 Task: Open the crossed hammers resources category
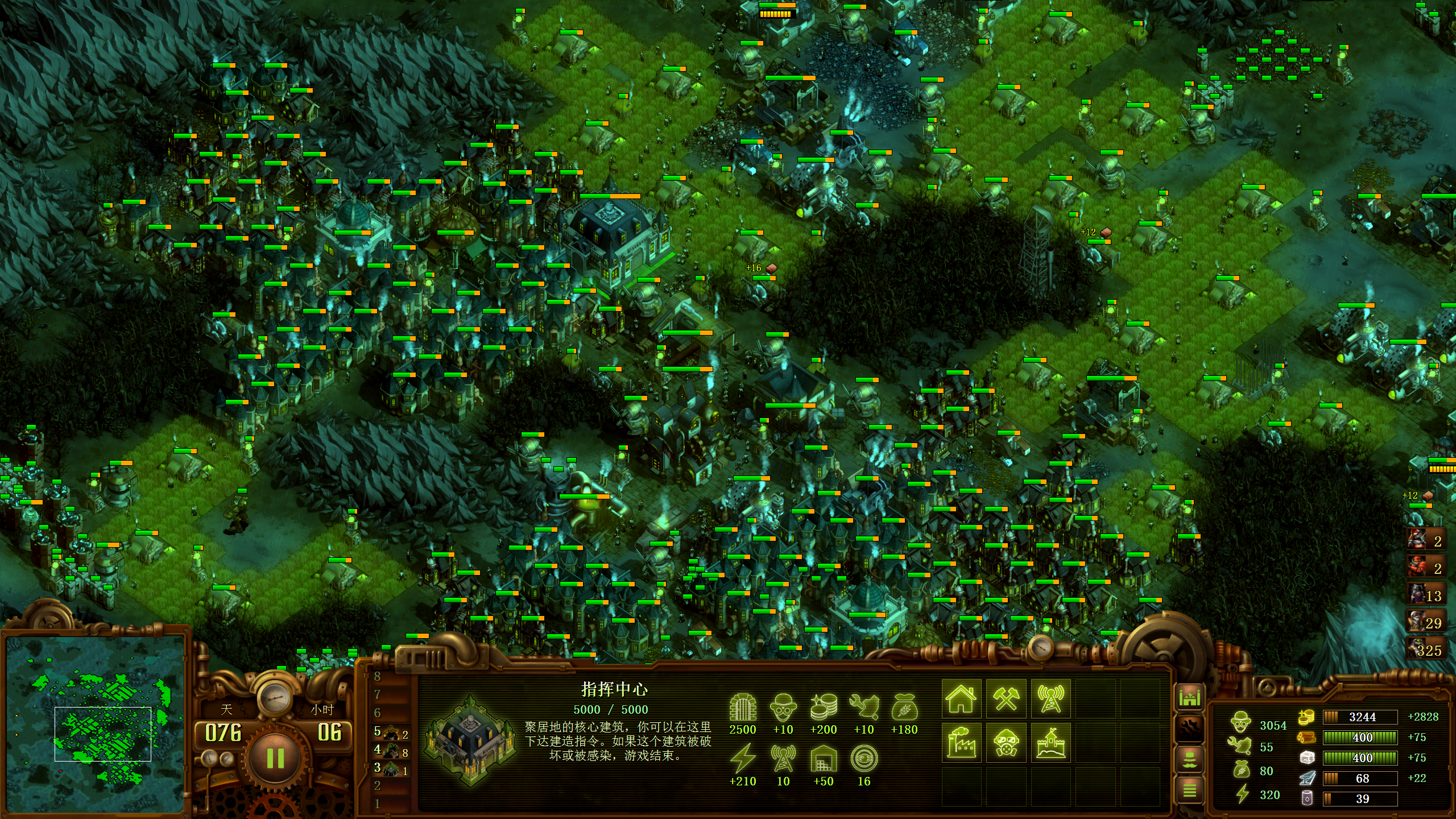[1006, 698]
